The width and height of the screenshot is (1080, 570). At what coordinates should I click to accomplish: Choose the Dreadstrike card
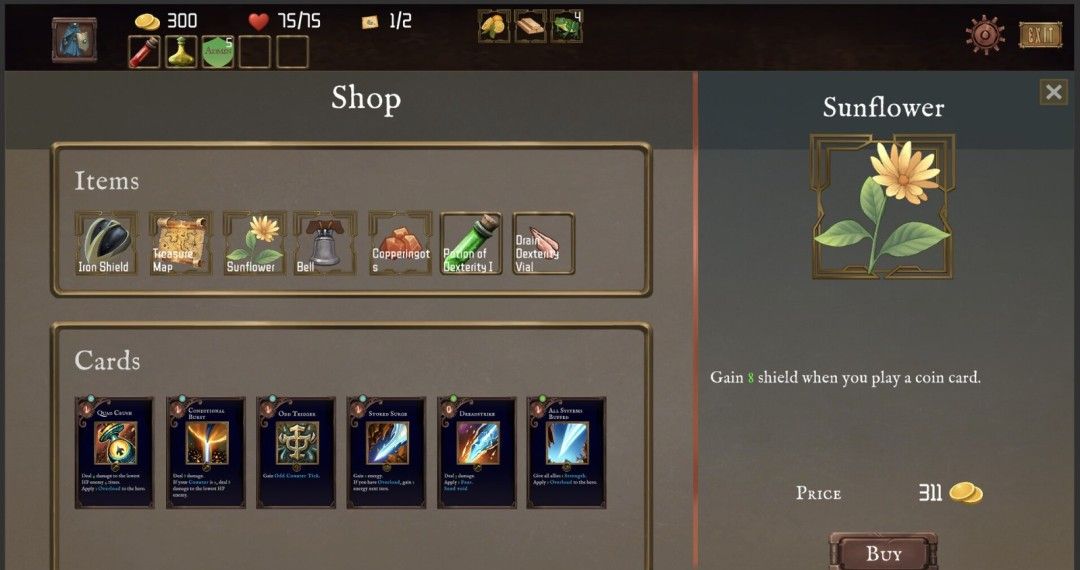(x=476, y=452)
